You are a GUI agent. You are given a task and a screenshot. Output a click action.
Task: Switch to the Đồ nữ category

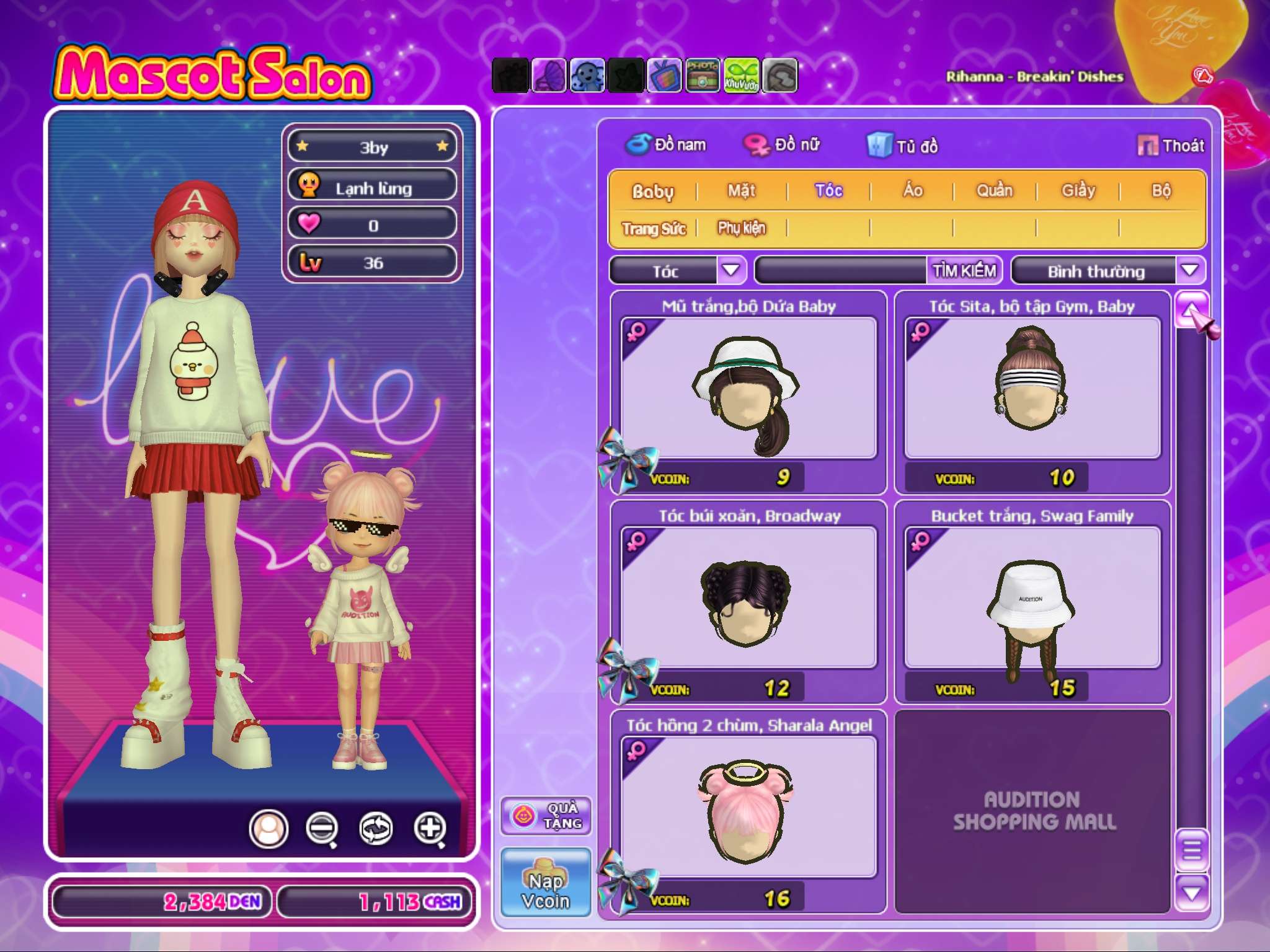coord(783,145)
